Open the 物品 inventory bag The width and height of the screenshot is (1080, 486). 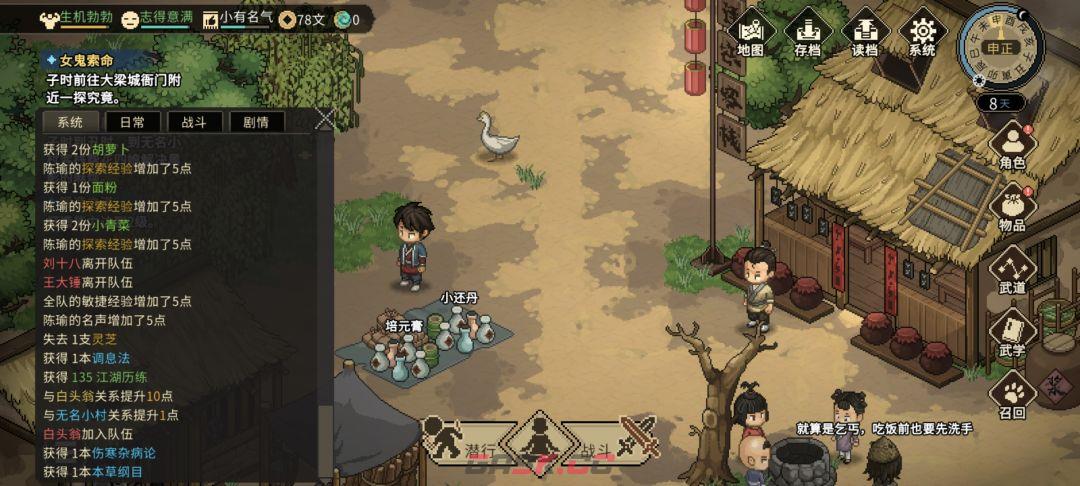[x=1012, y=208]
